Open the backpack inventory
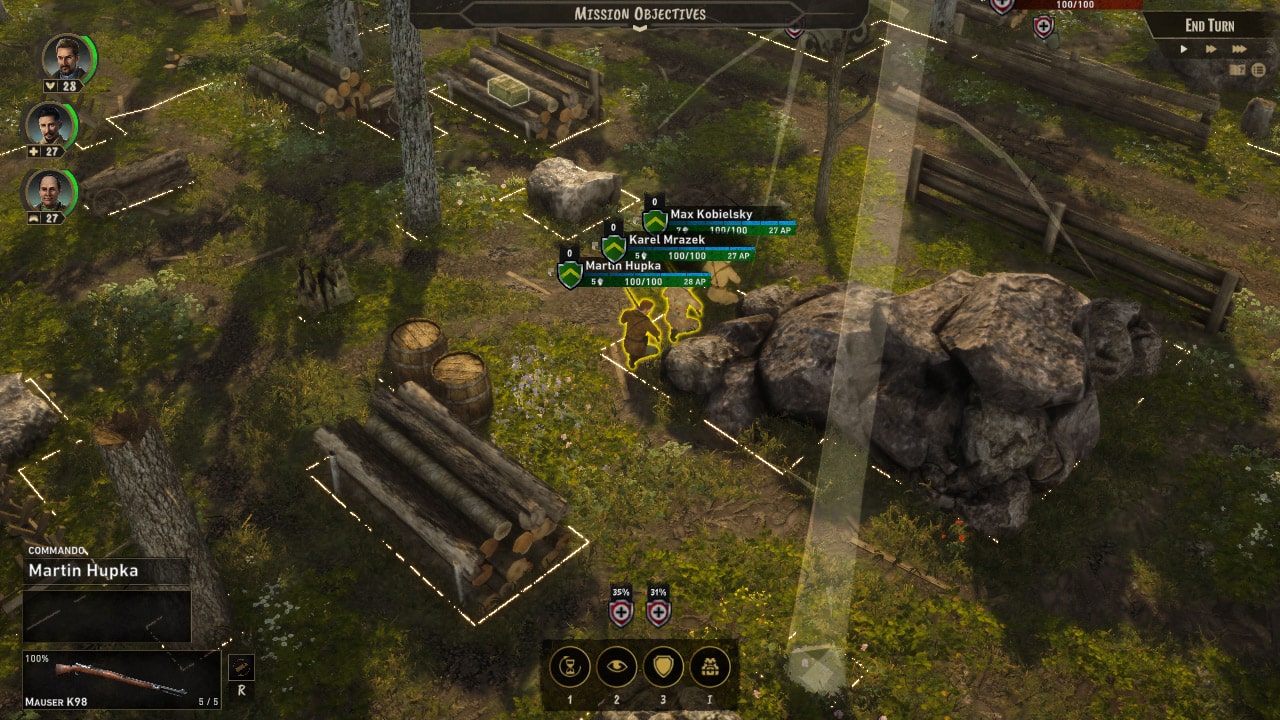Screen dimensions: 1280x720 [x=710, y=667]
